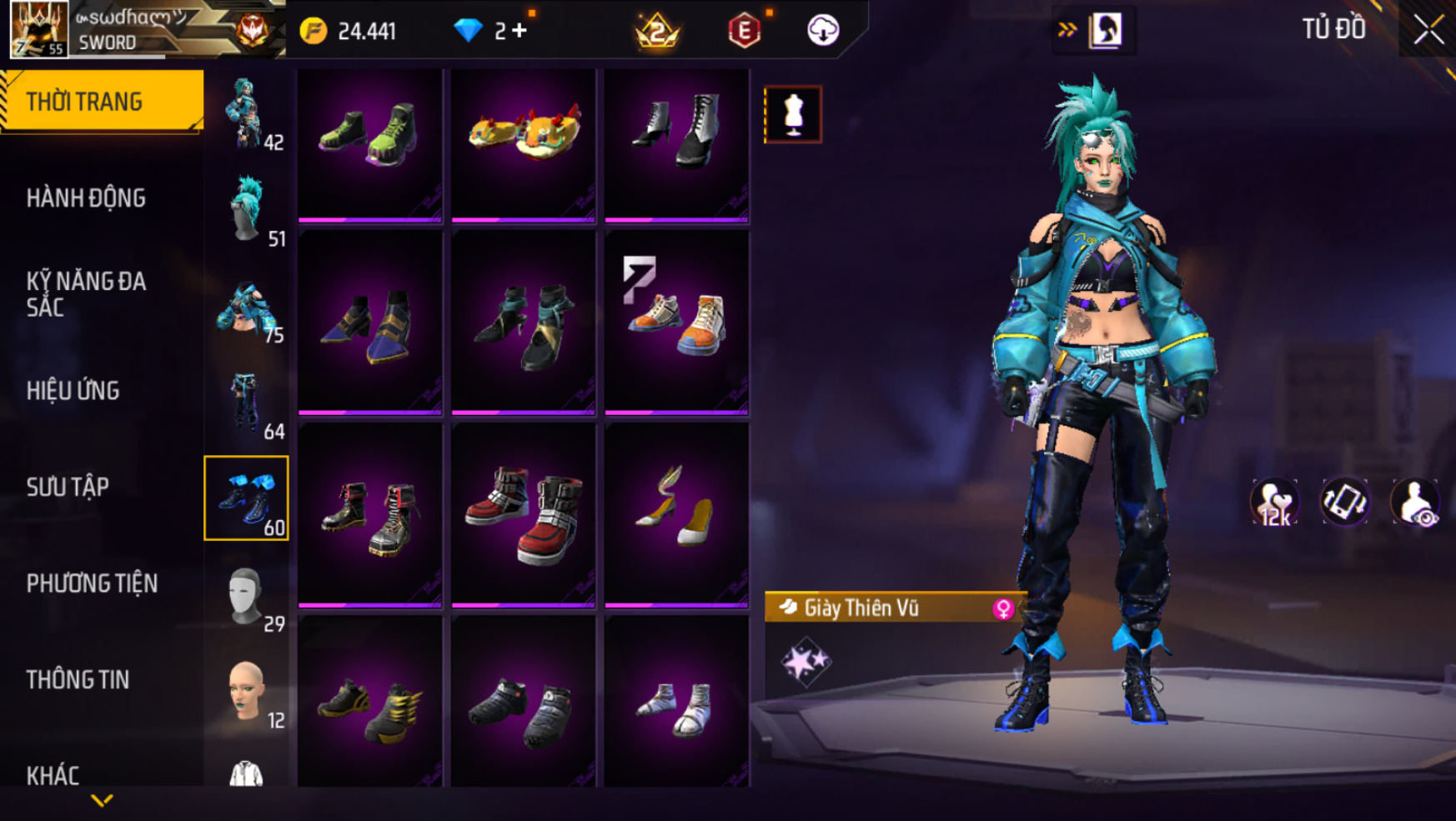Screen dimensions: 1456x821
Task: Add diamonds with the plus button
Action: [520, 31]
